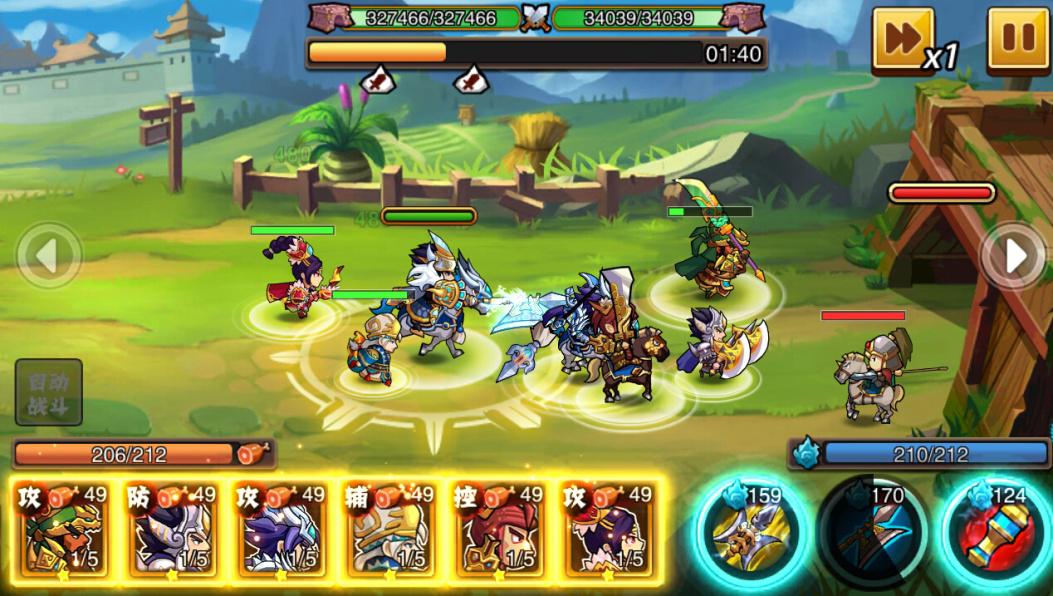Pick the 控 control hero card

point(497,530)
